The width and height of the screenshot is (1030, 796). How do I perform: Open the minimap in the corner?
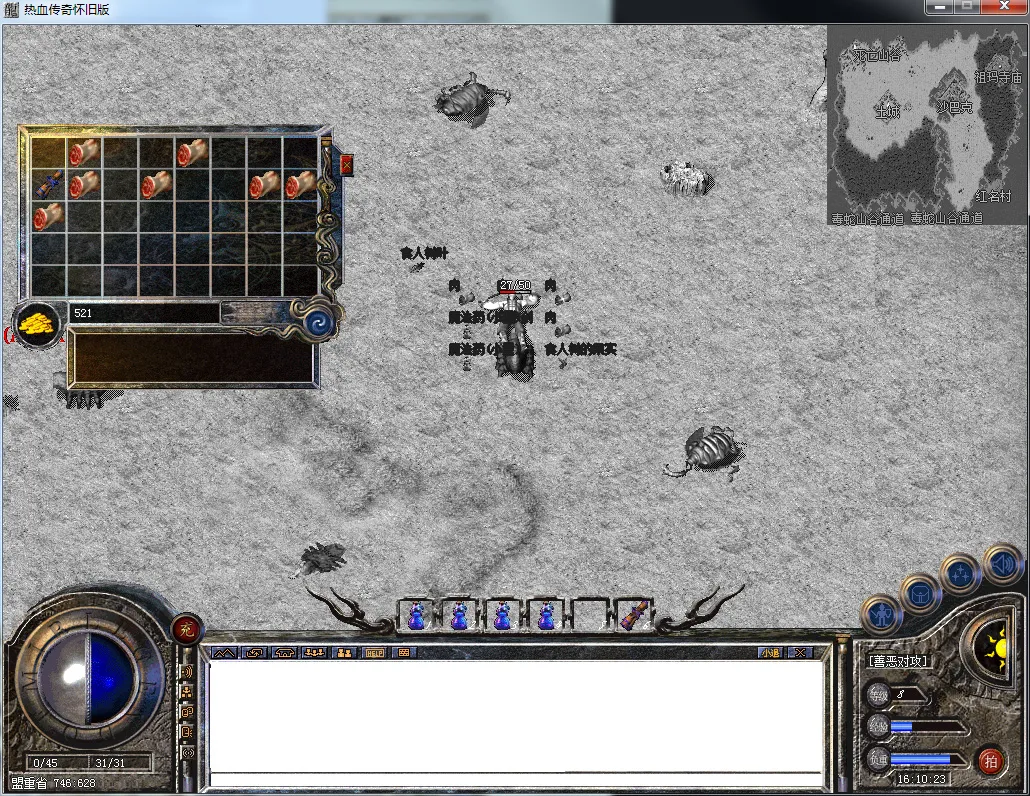pos(926,124)
